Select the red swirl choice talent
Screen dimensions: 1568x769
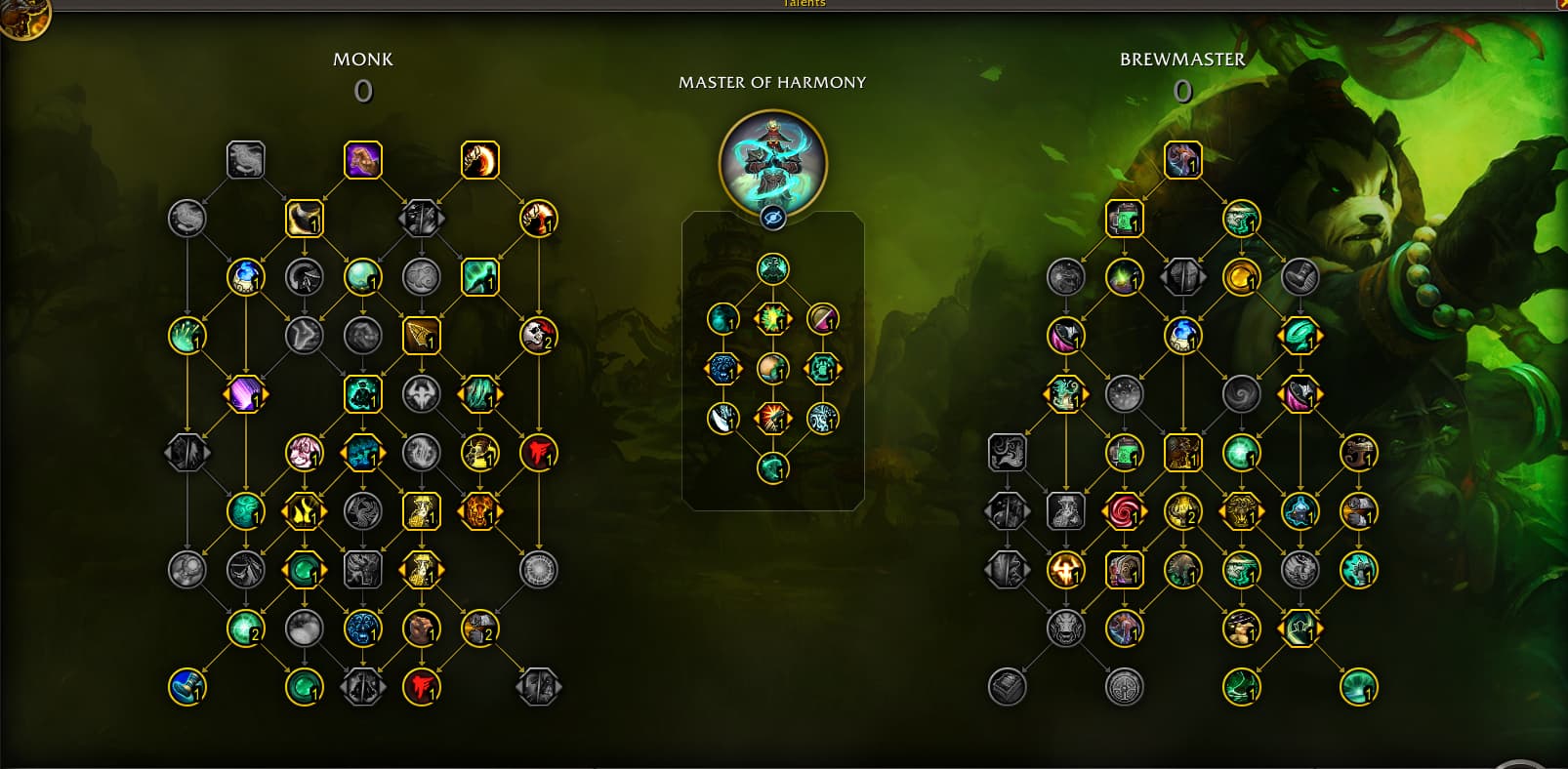click(x=1124, y=511)
